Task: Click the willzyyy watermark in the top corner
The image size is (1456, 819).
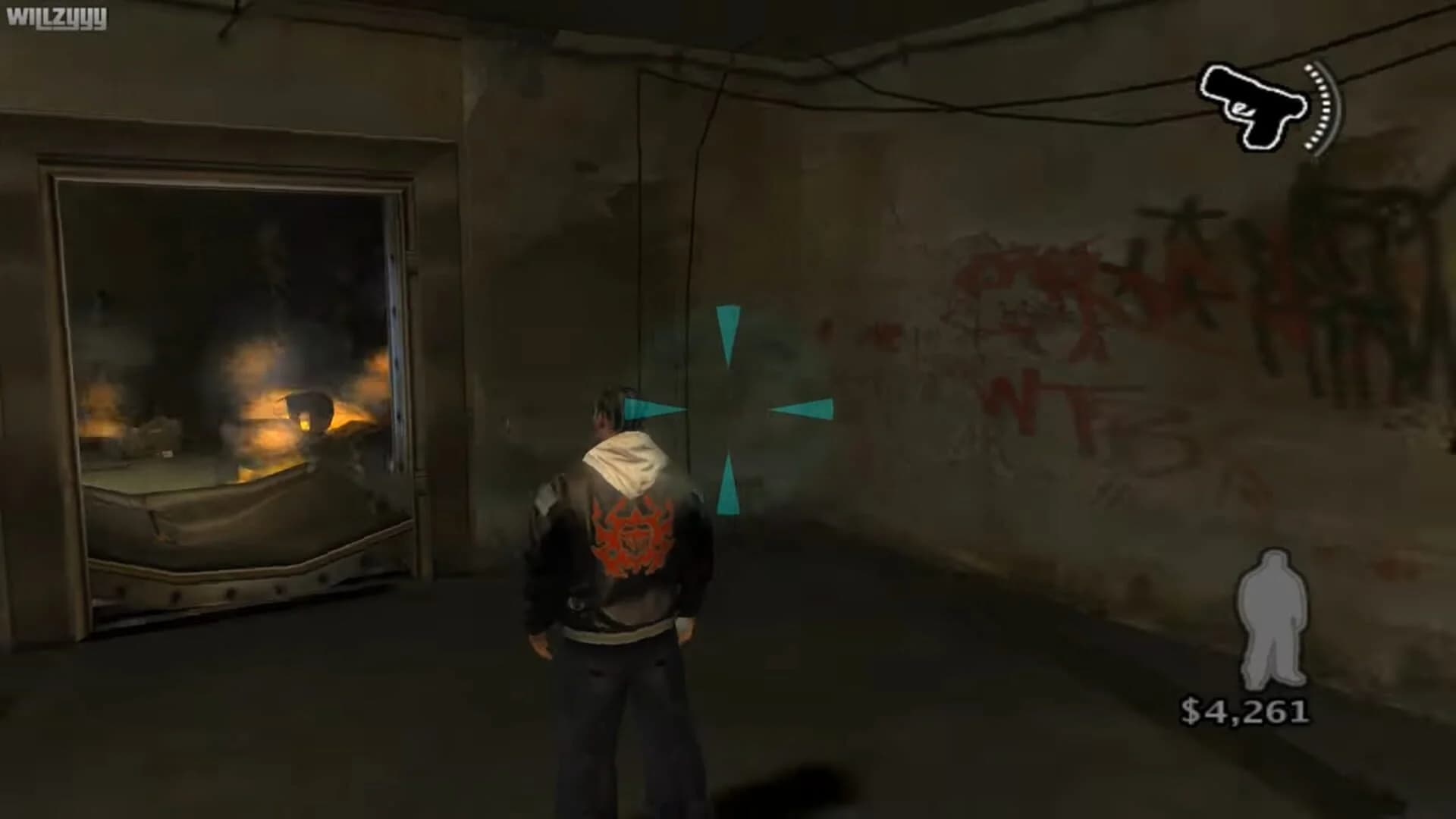Action: click(57, 19)
